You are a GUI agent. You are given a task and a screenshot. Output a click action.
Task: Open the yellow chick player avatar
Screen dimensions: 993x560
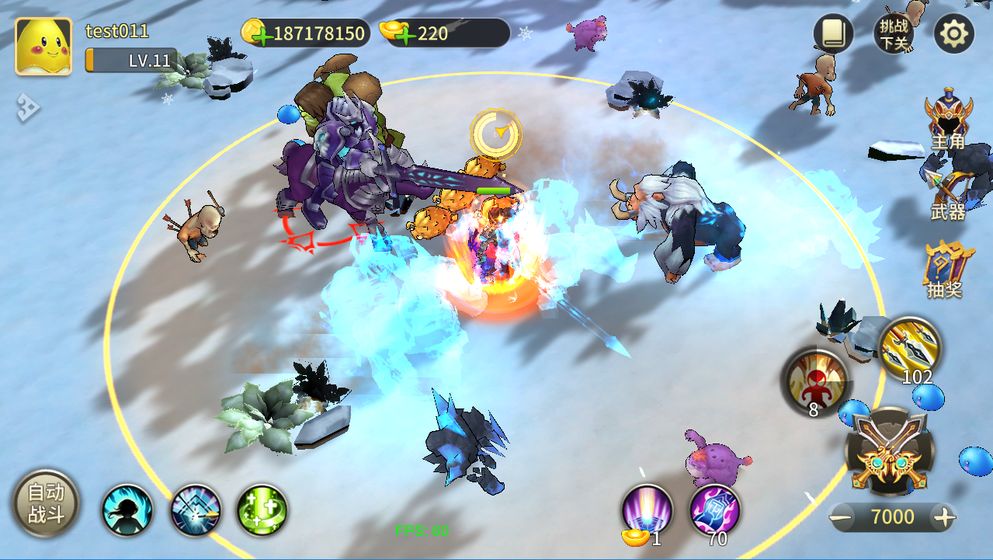pyautogui.click(x=43, y=47)
